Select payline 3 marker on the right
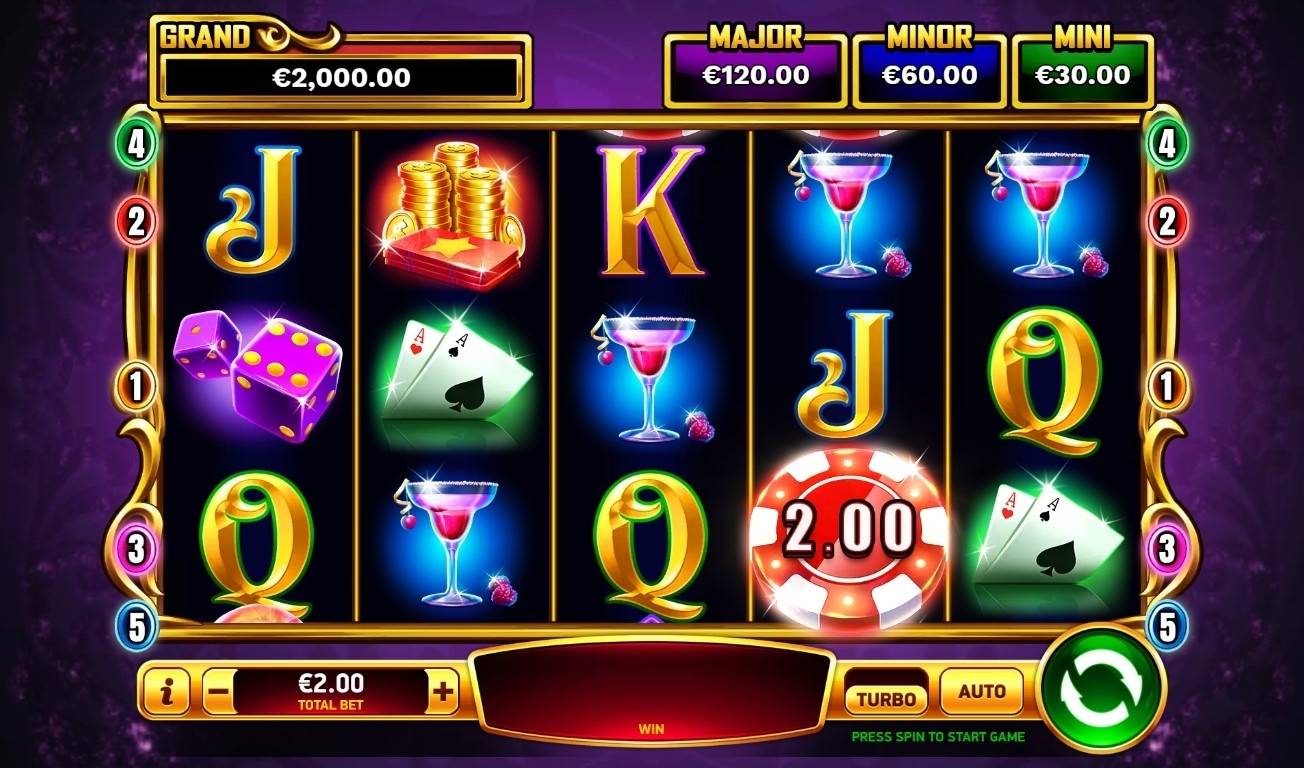The image size is (1304, 768). point(1167,548)
